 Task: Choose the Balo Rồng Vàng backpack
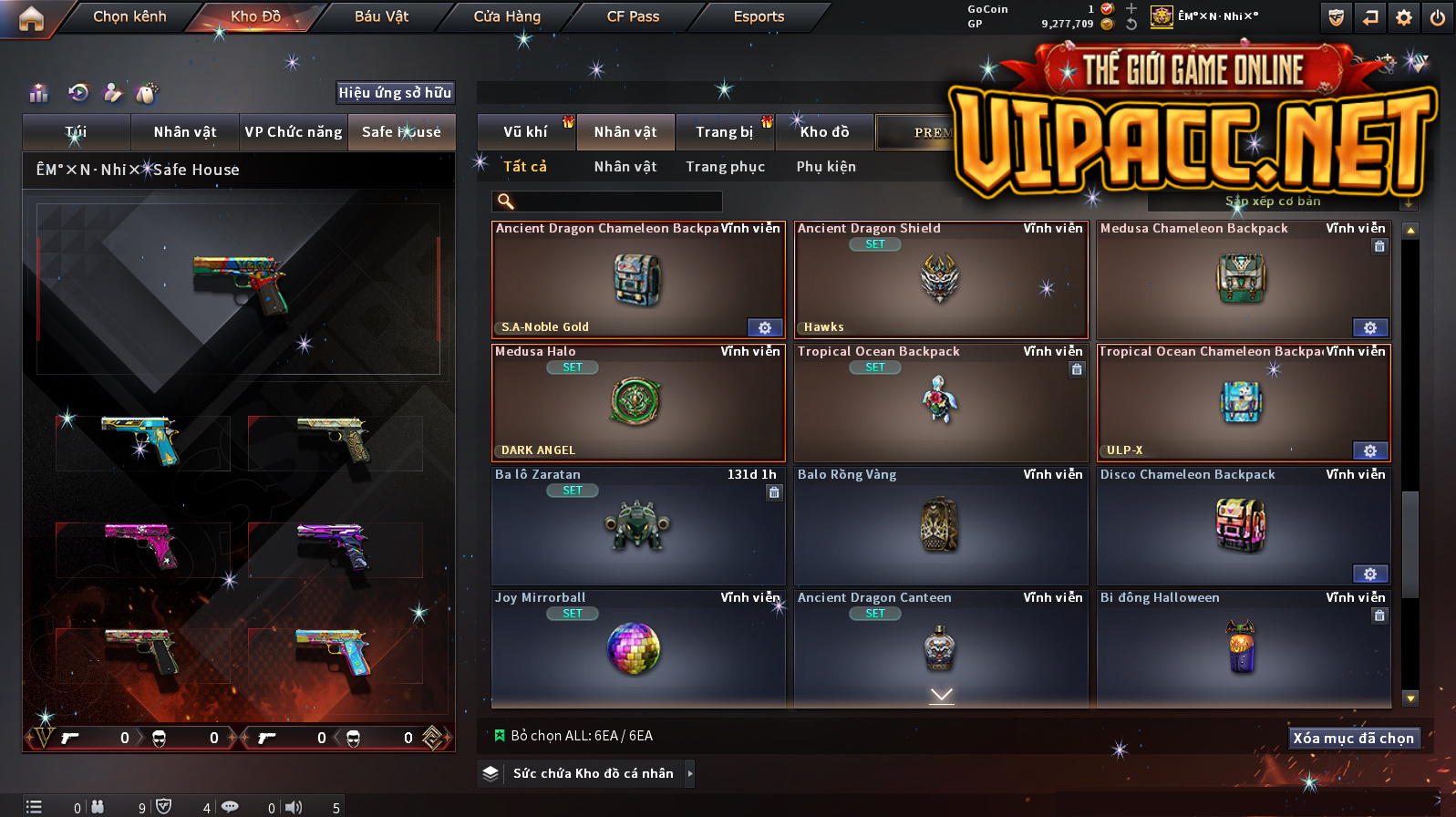(x=941, y=526)
